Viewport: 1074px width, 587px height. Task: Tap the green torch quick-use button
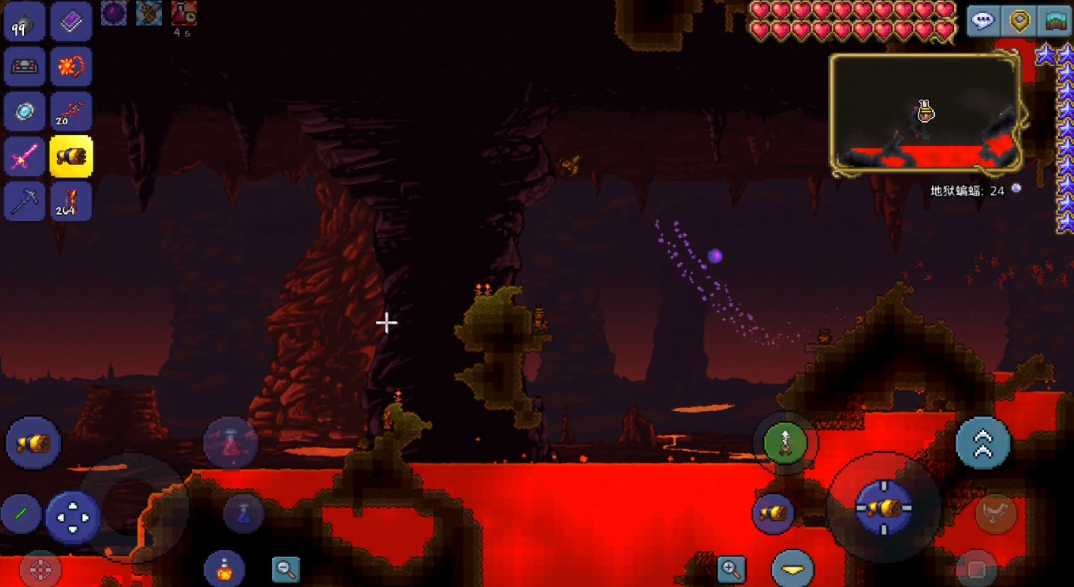(785, 442)
